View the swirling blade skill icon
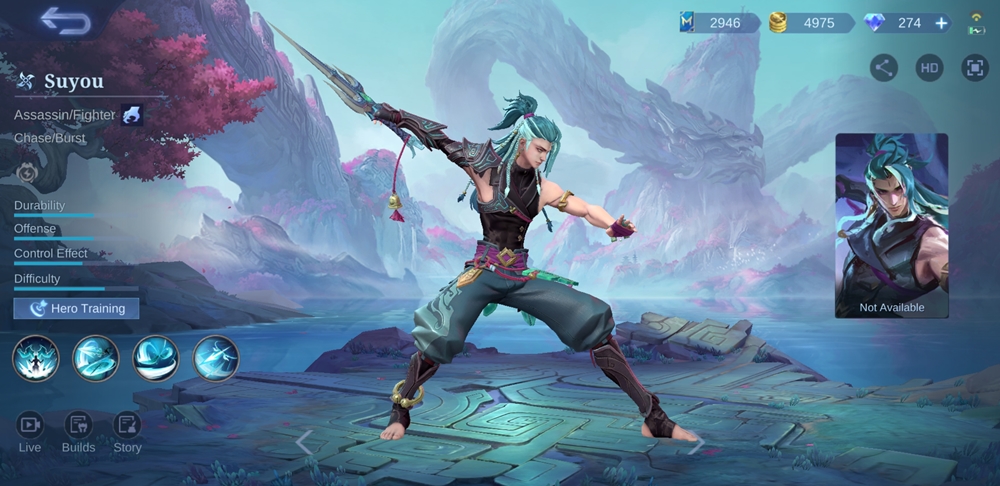1000x486 pixels. (x=156, y=358)
